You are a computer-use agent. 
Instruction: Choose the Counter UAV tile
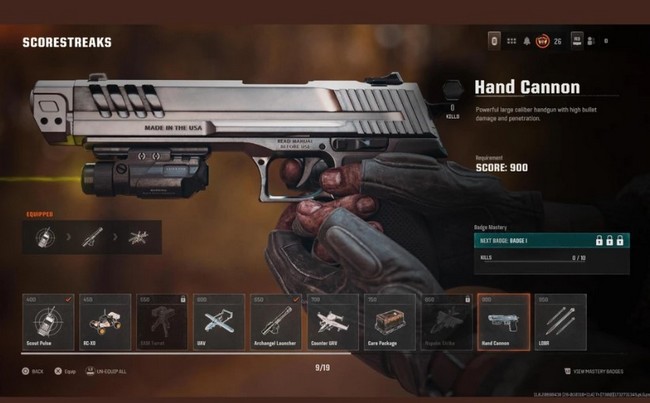pos(332,320)
